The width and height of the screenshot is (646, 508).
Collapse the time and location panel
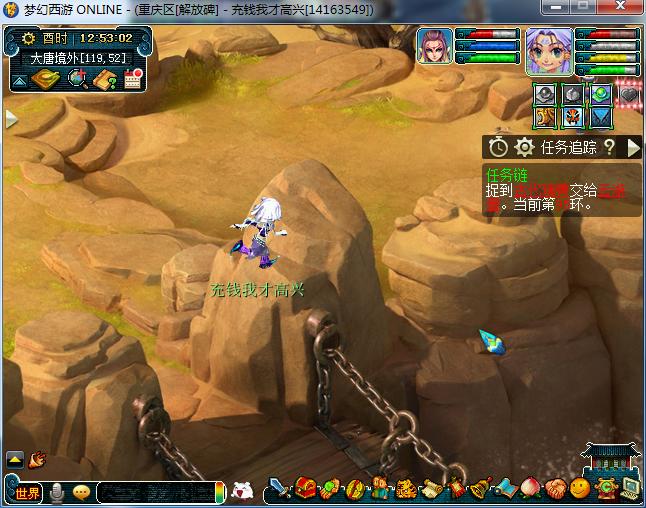[19, 80]
